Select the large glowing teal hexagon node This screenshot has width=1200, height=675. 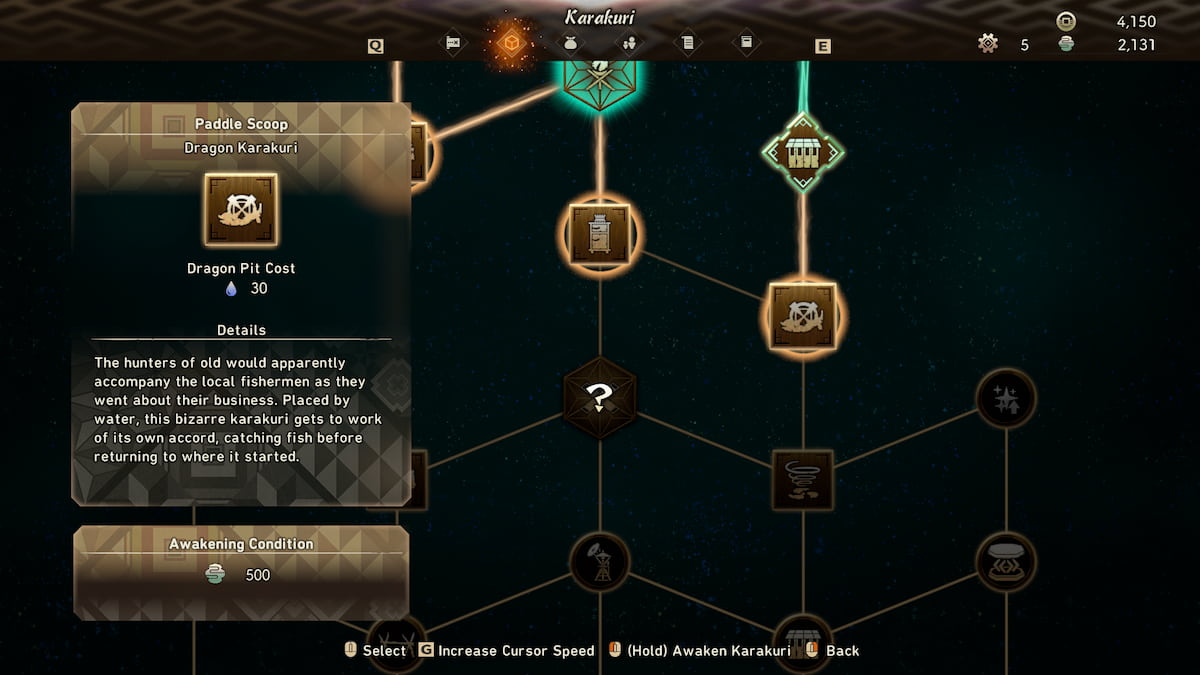tap(599, 75)
